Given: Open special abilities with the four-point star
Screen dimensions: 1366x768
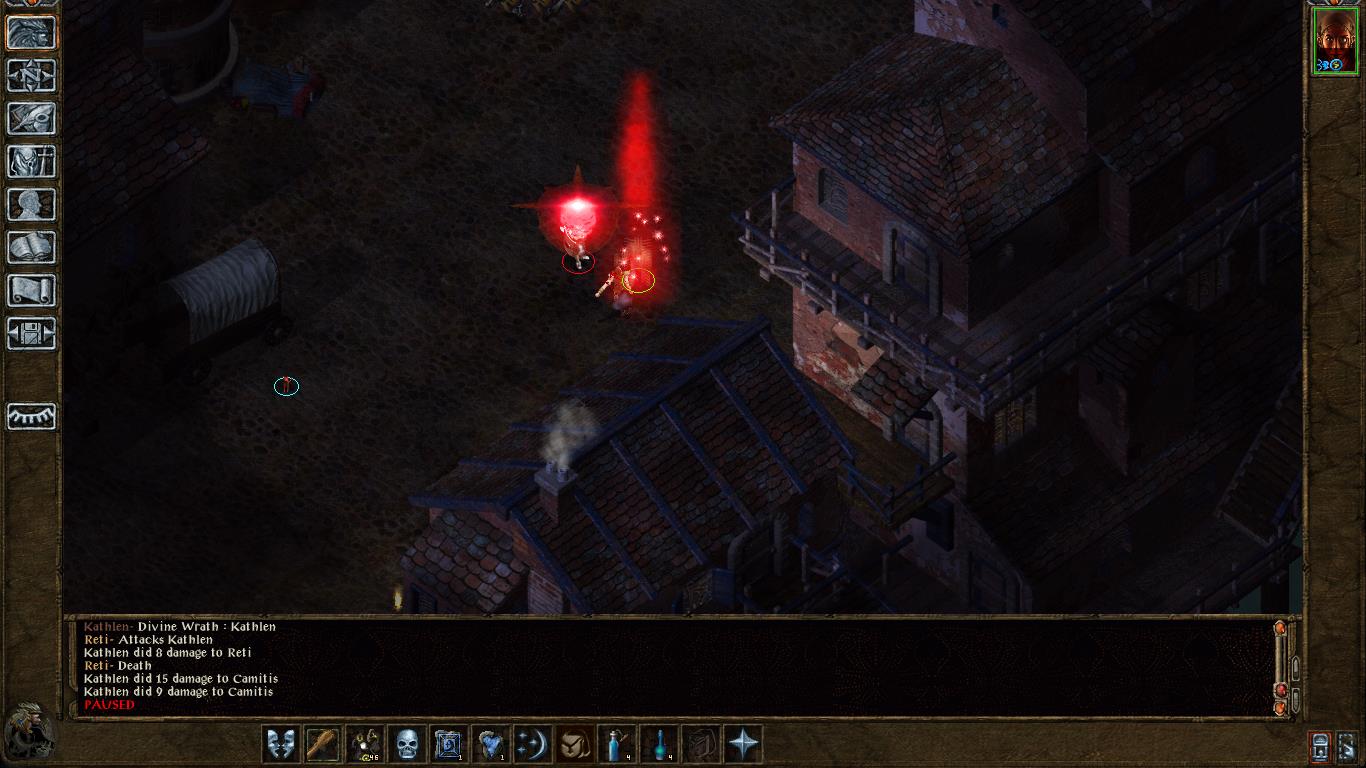Looking at the screenshot, I should point(743,744).
